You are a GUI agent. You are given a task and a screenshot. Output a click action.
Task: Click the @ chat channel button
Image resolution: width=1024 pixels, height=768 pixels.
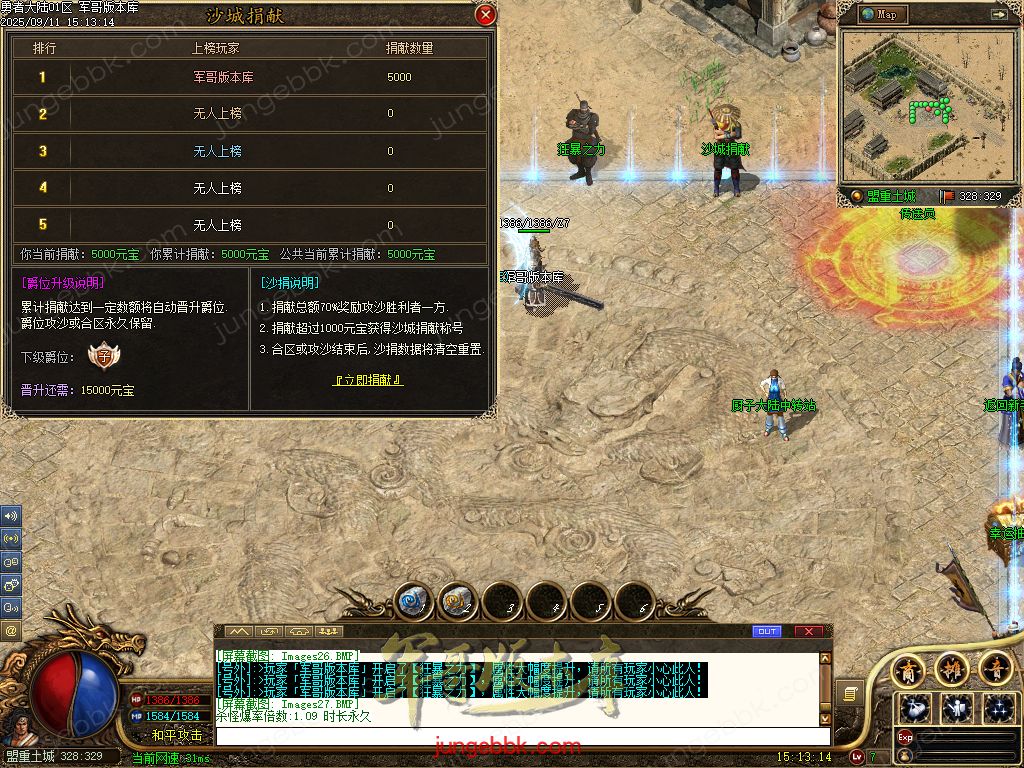[11, 630]
